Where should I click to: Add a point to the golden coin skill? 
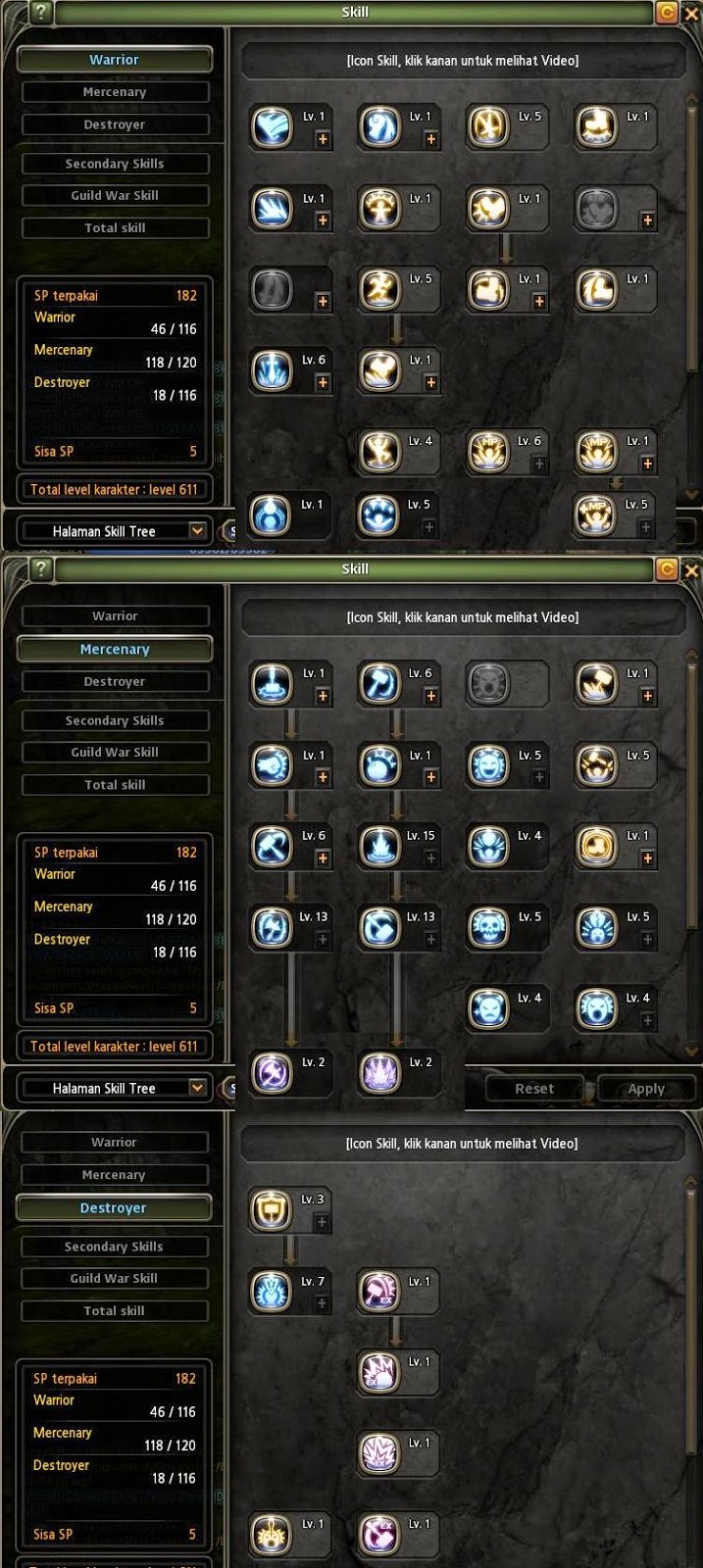click(647, 858)
